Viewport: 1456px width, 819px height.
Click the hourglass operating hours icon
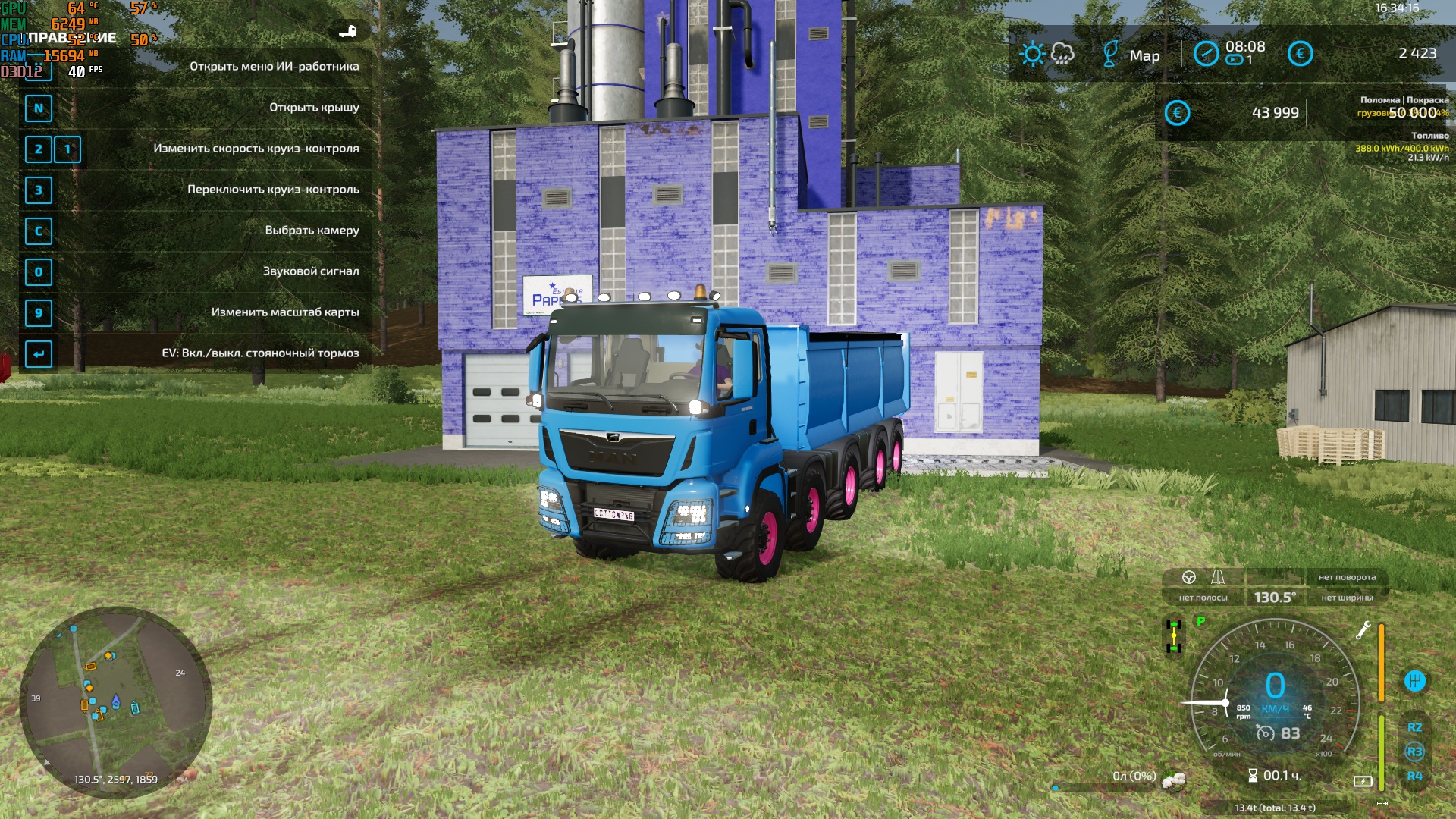tap(1254, 774)
